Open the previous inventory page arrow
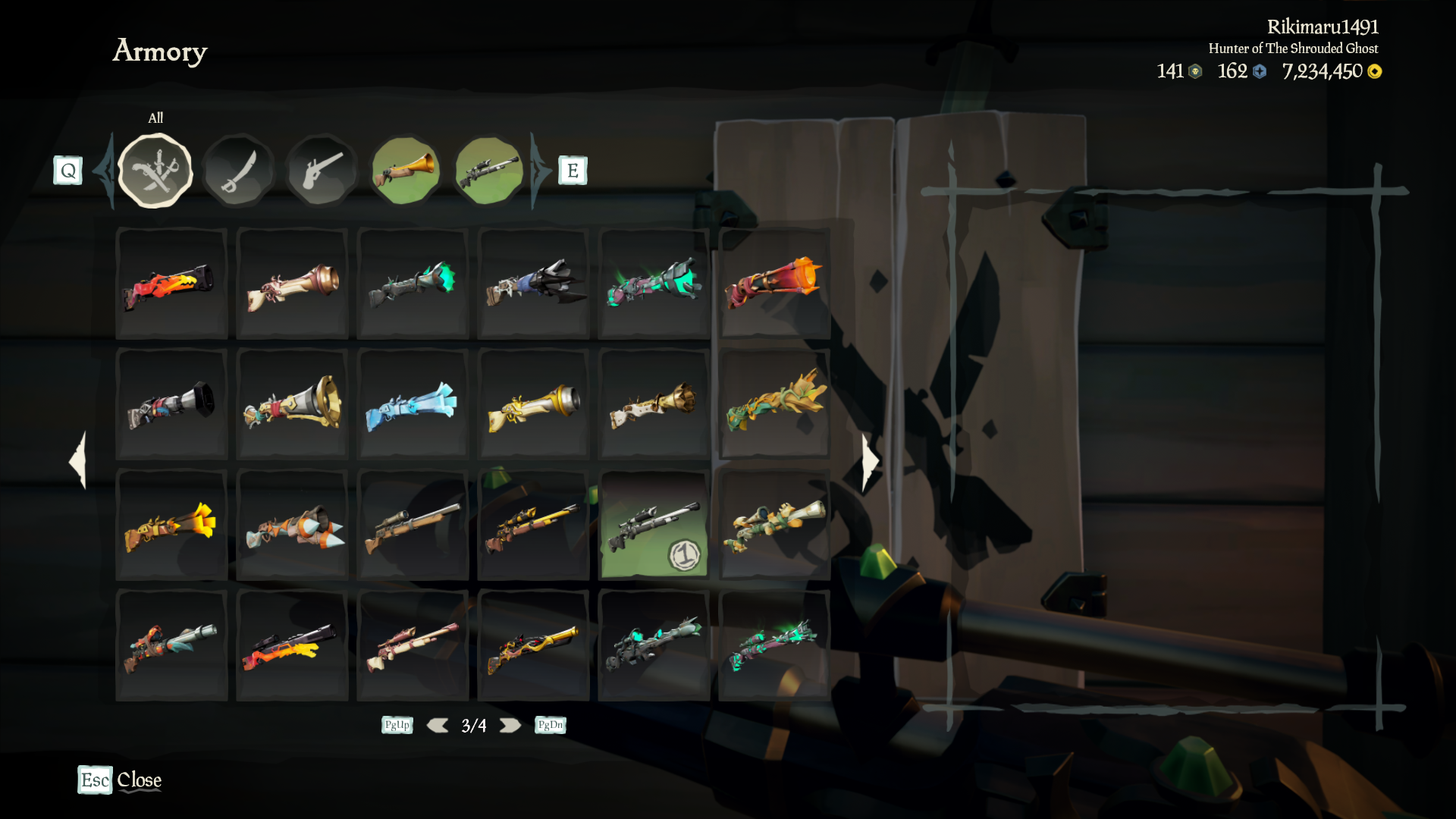Image resolution: width=1456 pixels, height=819 pixels. click(76, 463)
